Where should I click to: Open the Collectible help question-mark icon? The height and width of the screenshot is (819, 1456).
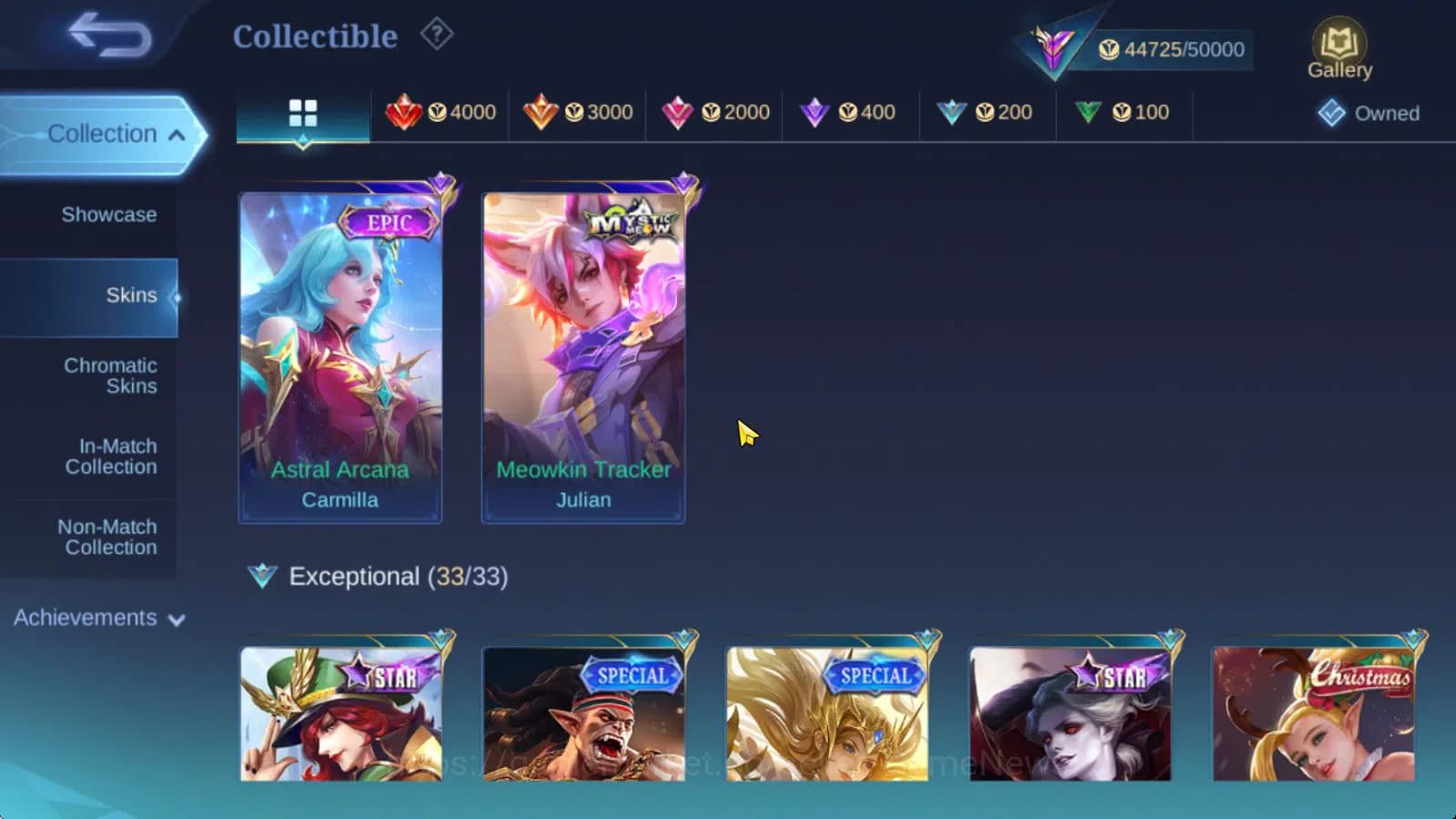pos(438,35)
